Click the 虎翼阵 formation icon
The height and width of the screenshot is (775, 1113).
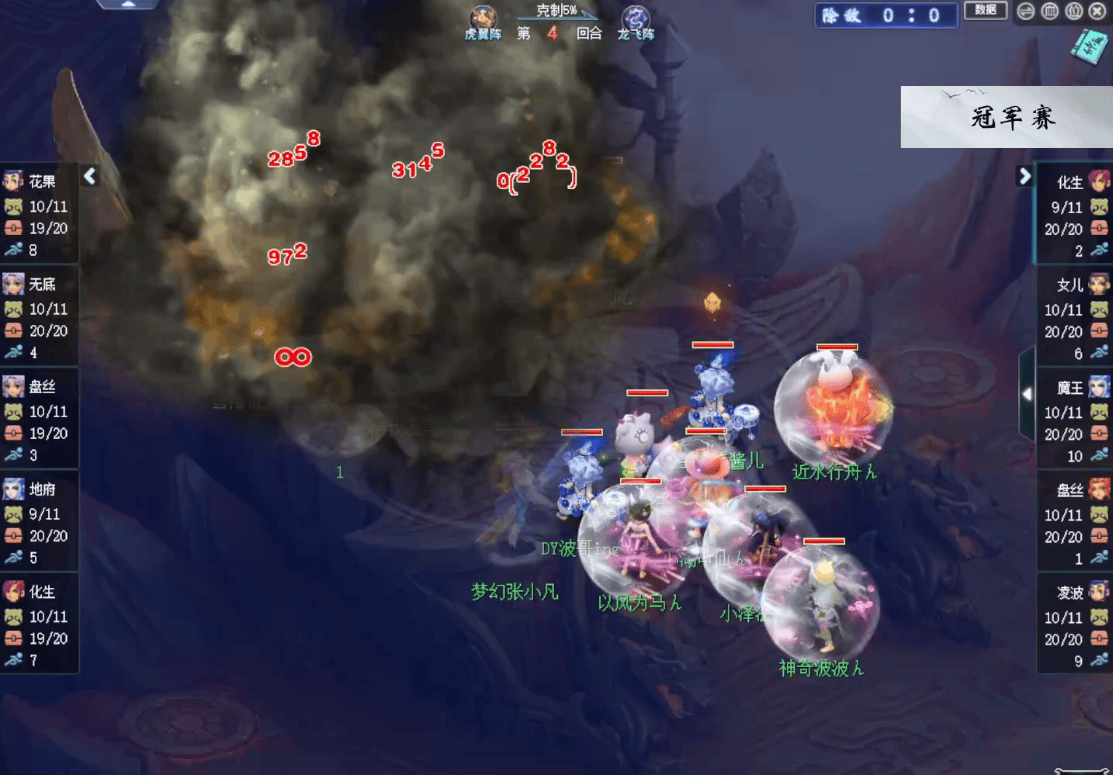484,19
